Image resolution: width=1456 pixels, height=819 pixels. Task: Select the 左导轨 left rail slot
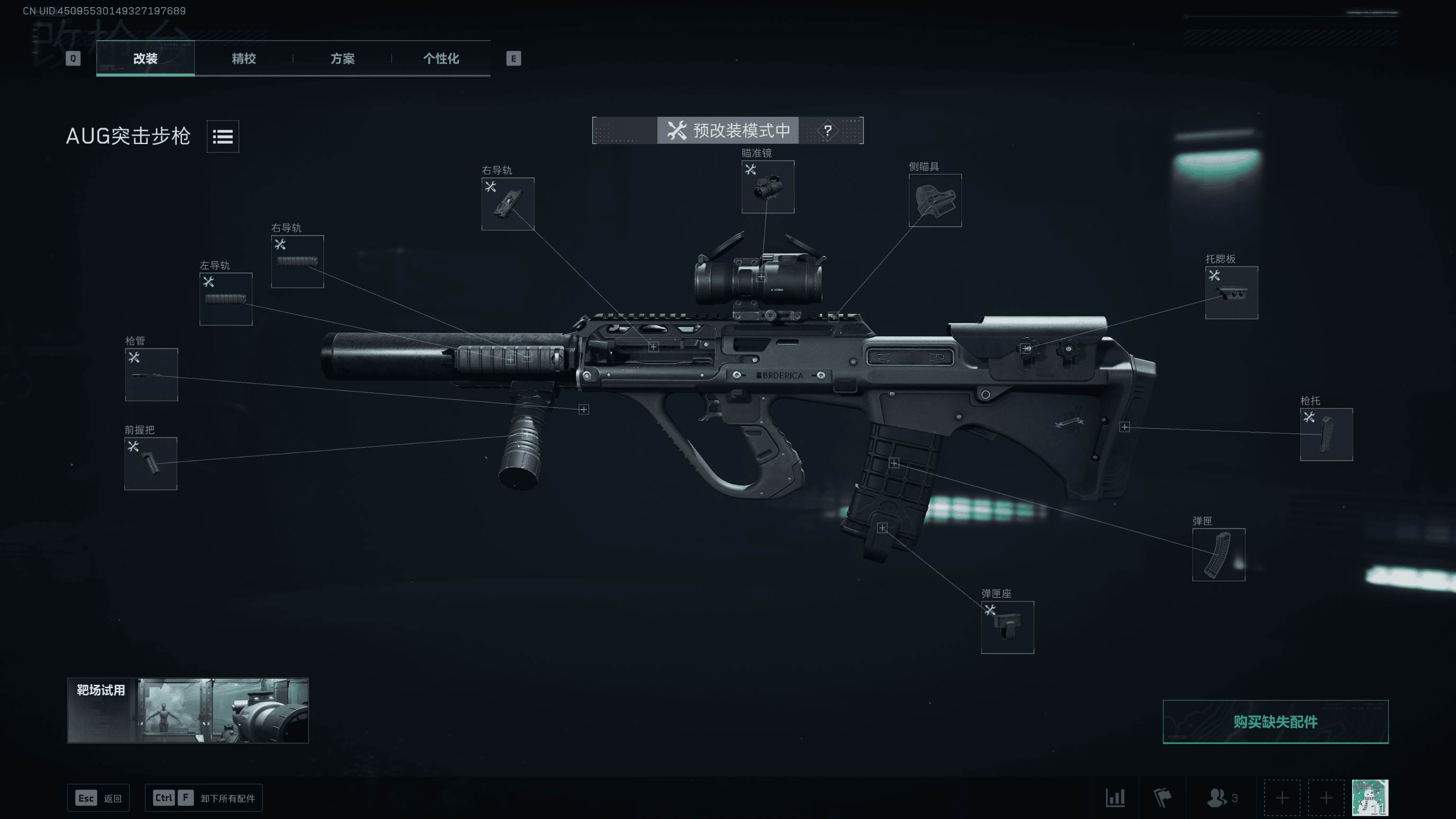tap(226, 299)
